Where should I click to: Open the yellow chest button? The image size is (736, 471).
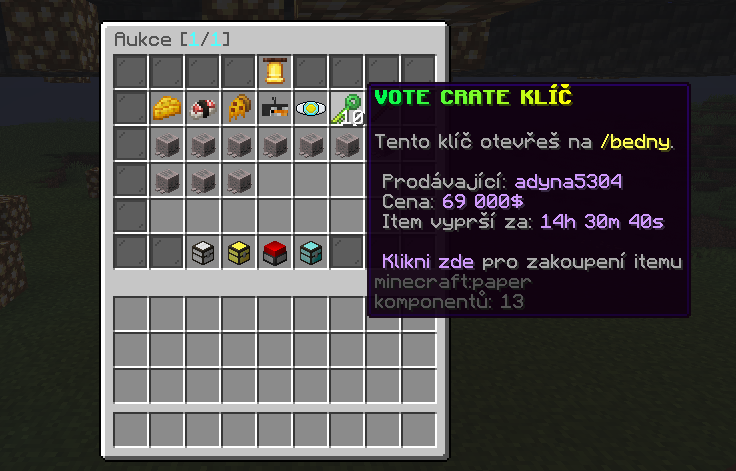(x=239, y=252)
